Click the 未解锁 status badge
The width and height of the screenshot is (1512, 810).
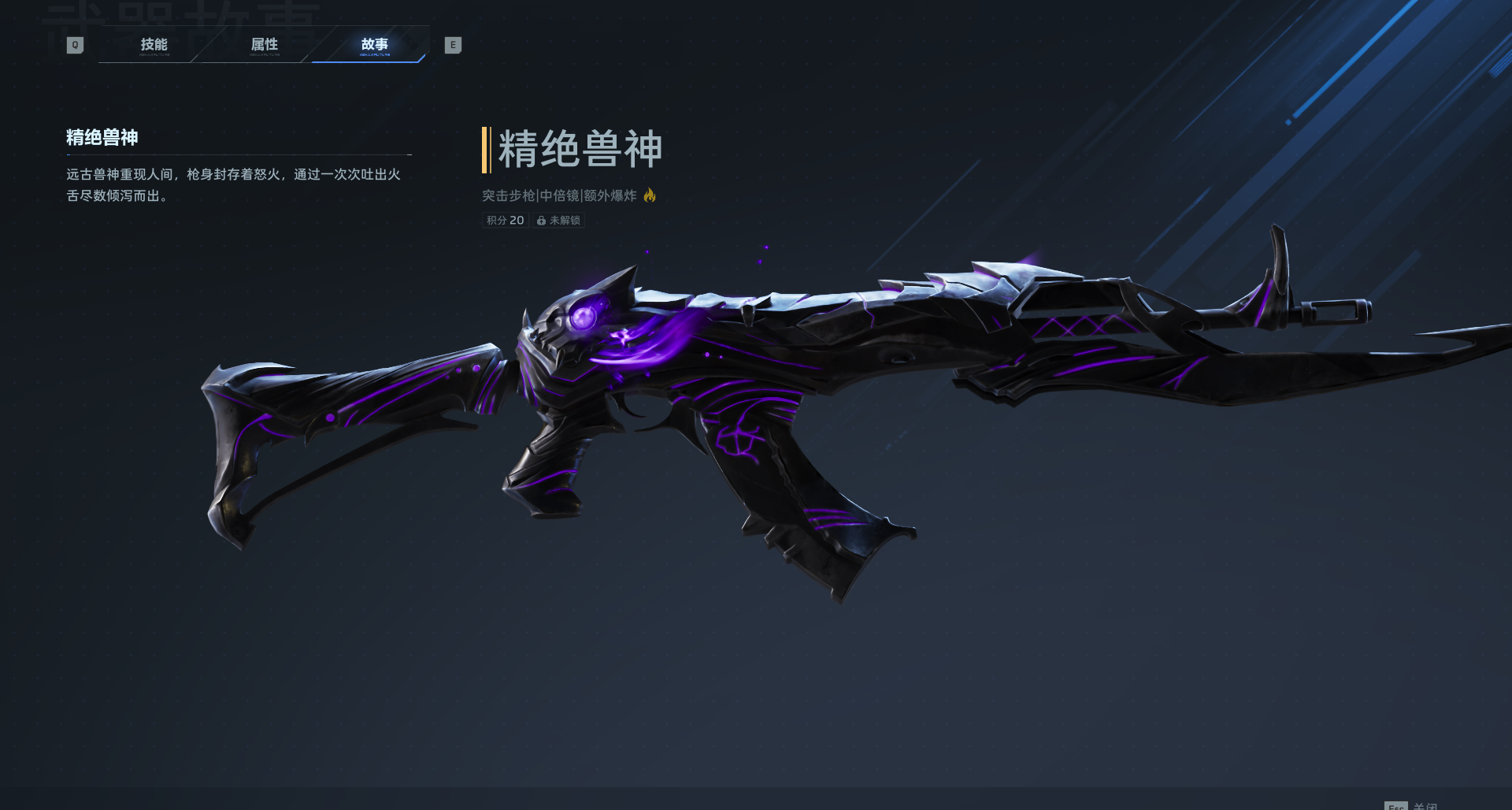pos(558,221)
